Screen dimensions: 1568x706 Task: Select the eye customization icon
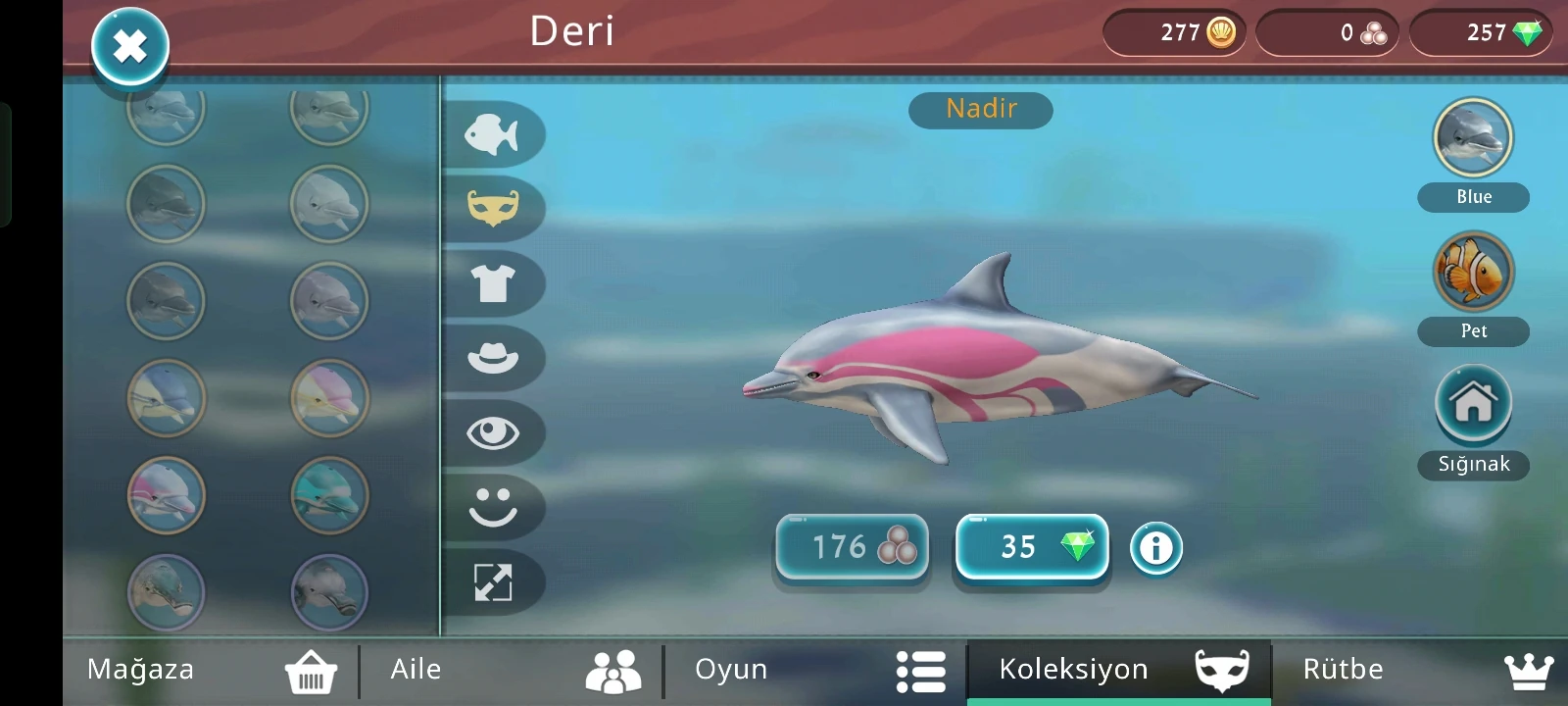(x=496, y=433)
